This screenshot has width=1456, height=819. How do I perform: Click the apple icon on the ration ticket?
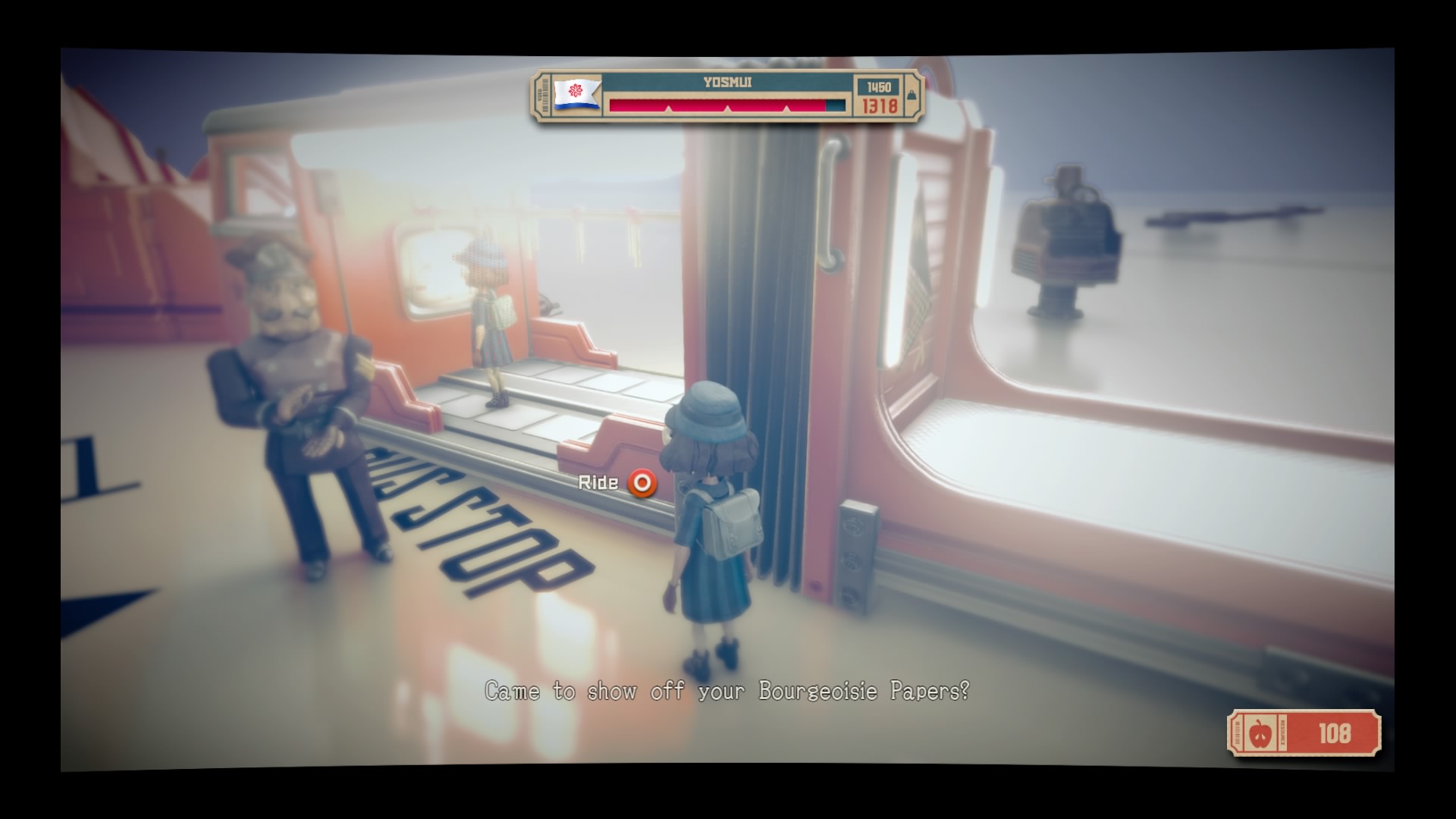1261,733
